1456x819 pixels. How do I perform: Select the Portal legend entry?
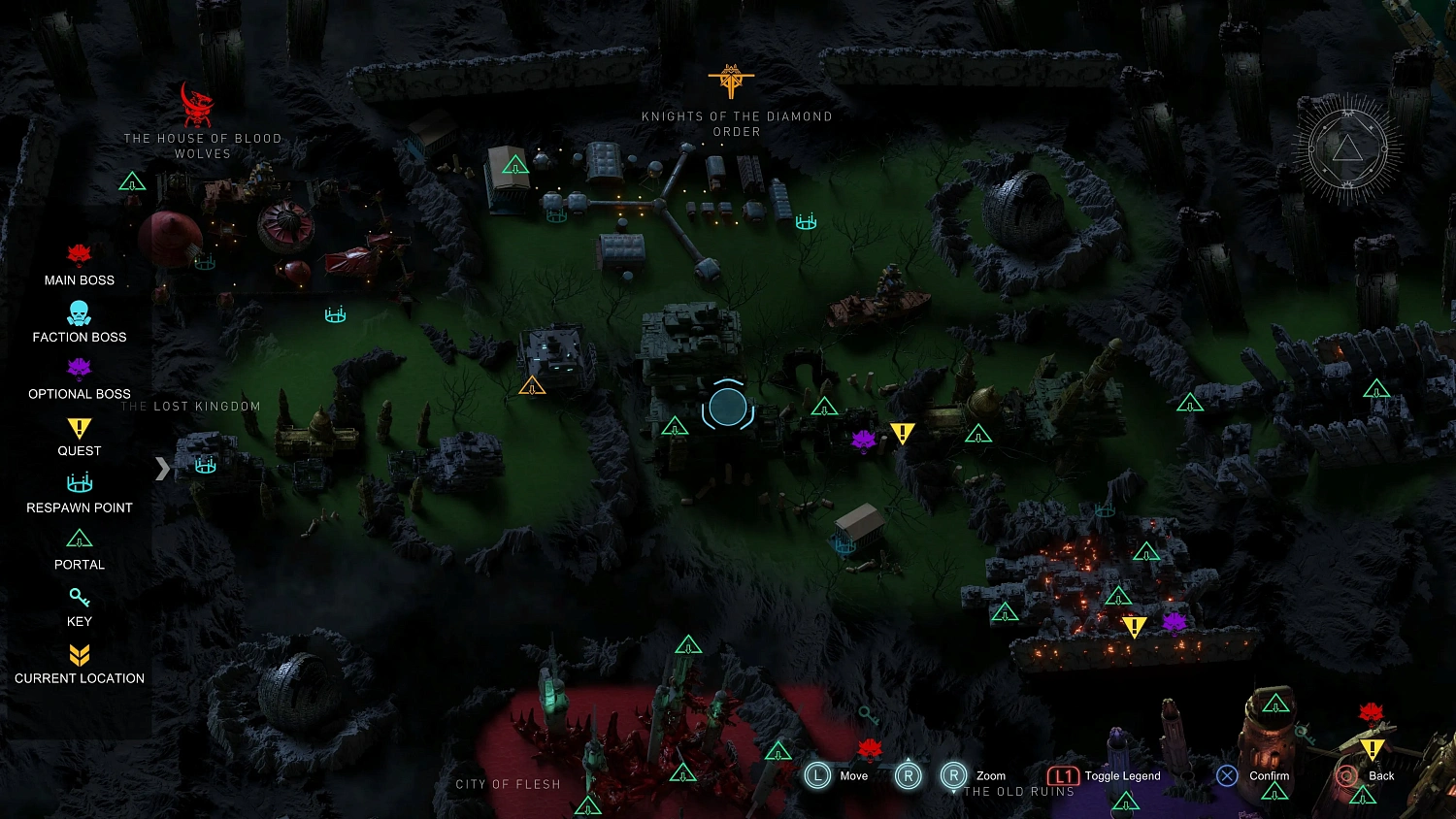coord(80,550)
